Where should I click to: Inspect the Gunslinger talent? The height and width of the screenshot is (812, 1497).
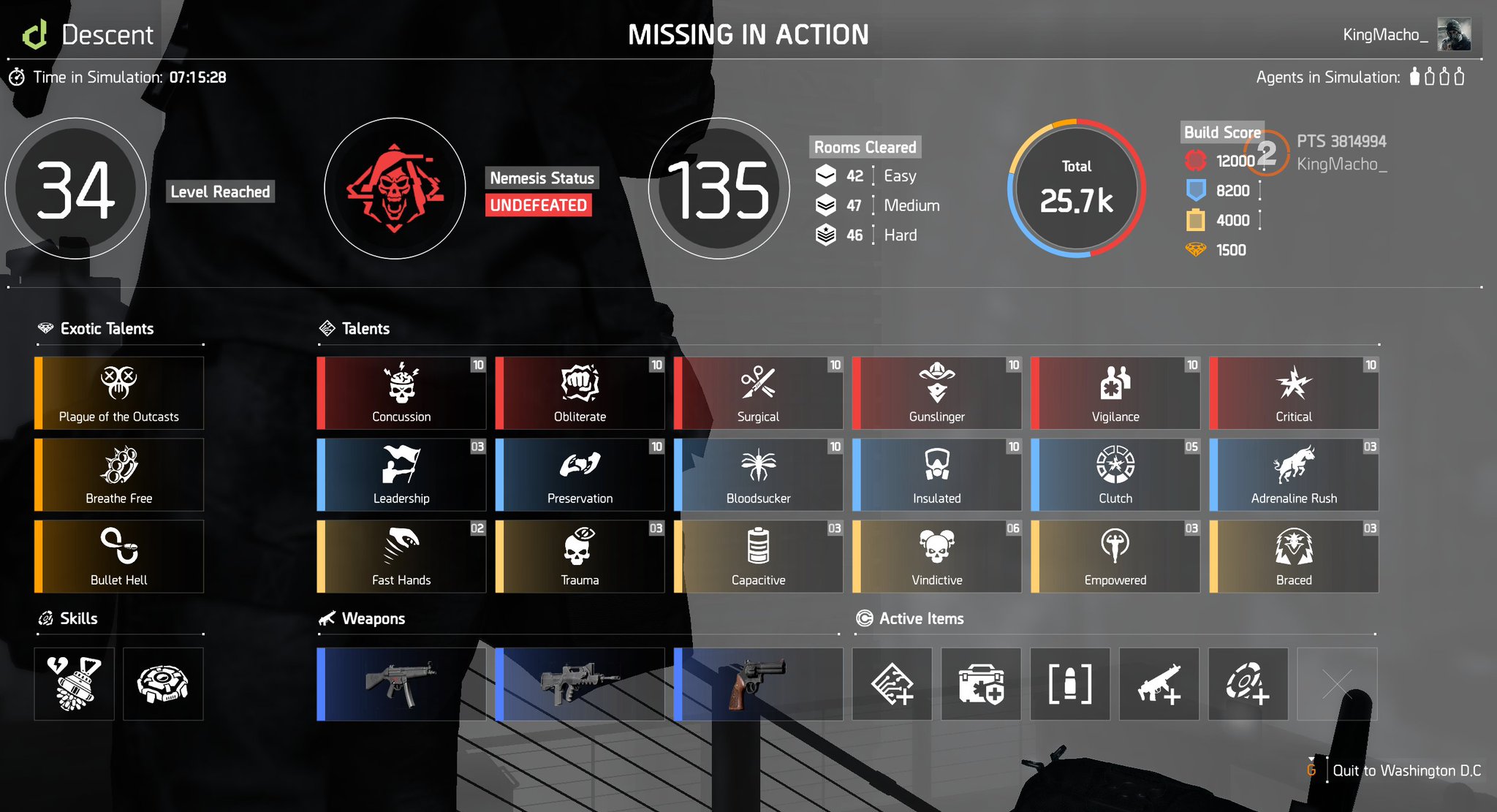coord(937,393)
